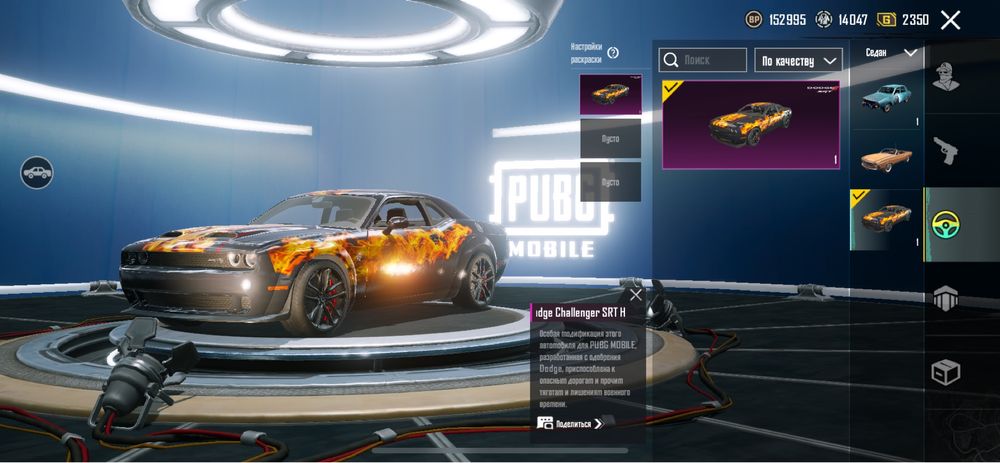Close the Challenger SRT description popup
The height and width of the screenshot is (463, 1000).
pos(636,295)
